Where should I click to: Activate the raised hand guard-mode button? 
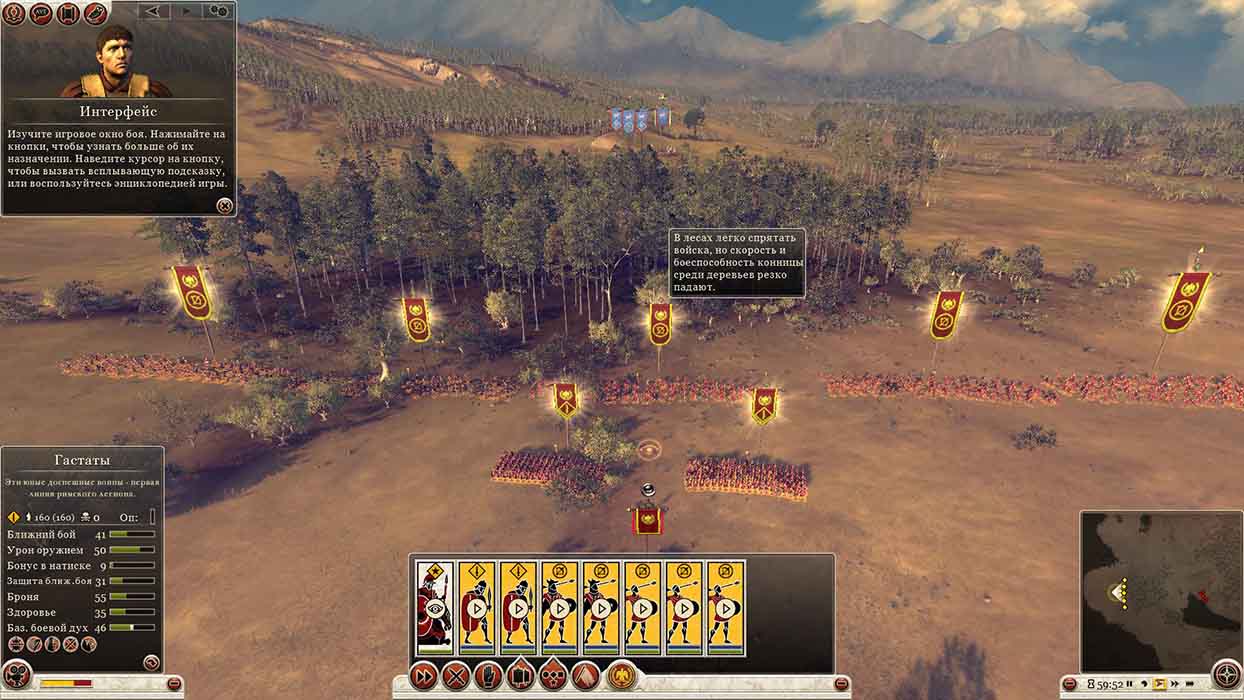(x=488, y=676)
